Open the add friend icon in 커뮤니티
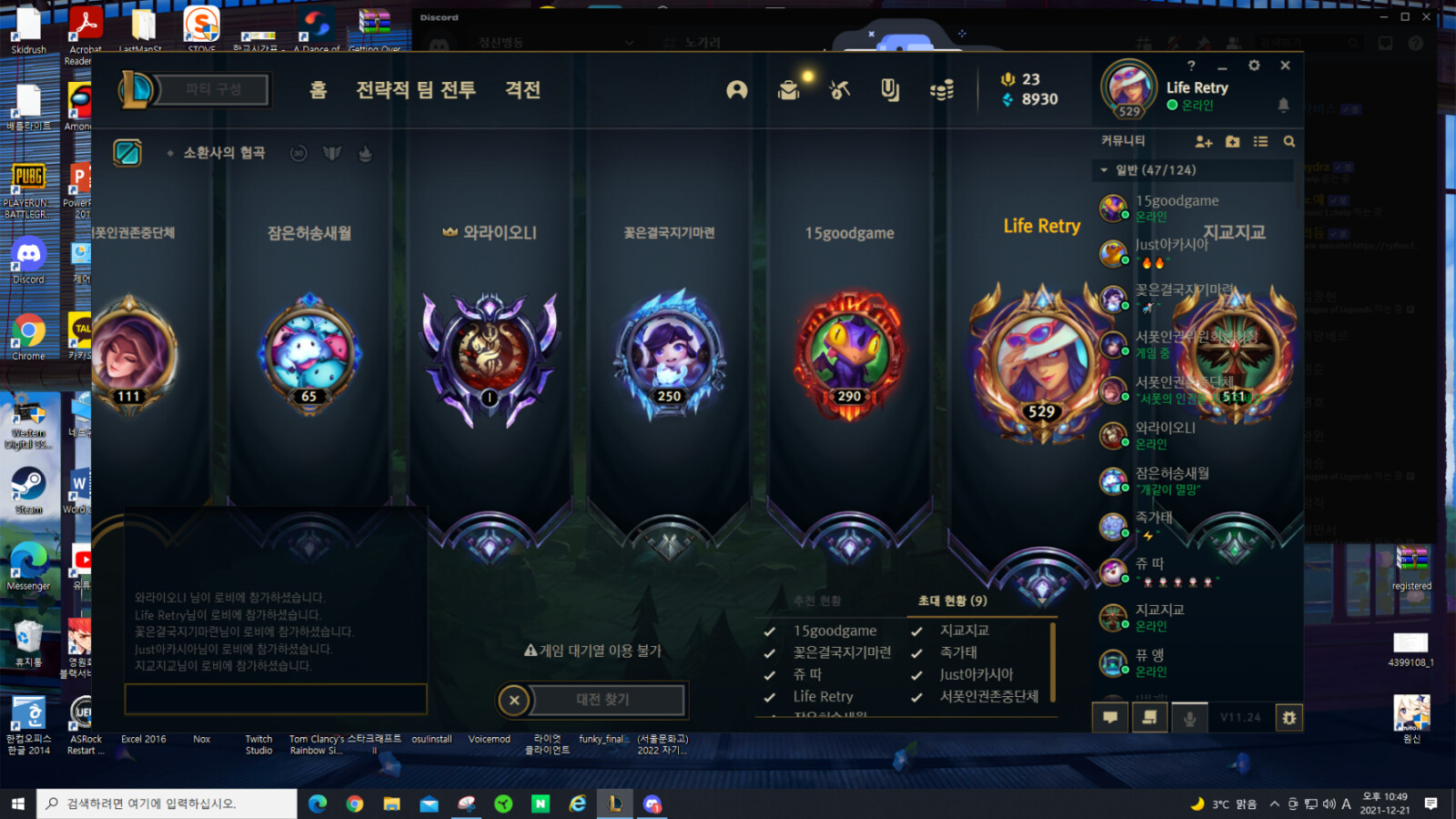 point(1203,142)
